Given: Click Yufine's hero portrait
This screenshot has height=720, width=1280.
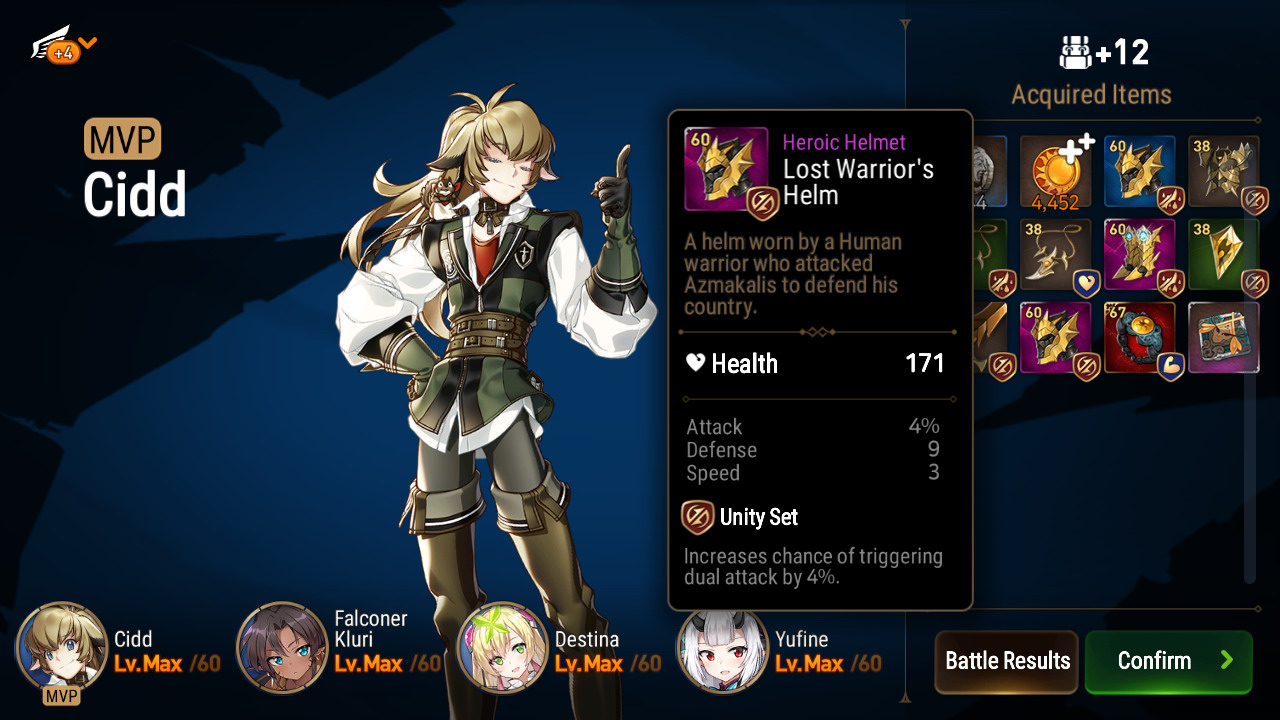Looking at the screenshot, I should 722,648.
